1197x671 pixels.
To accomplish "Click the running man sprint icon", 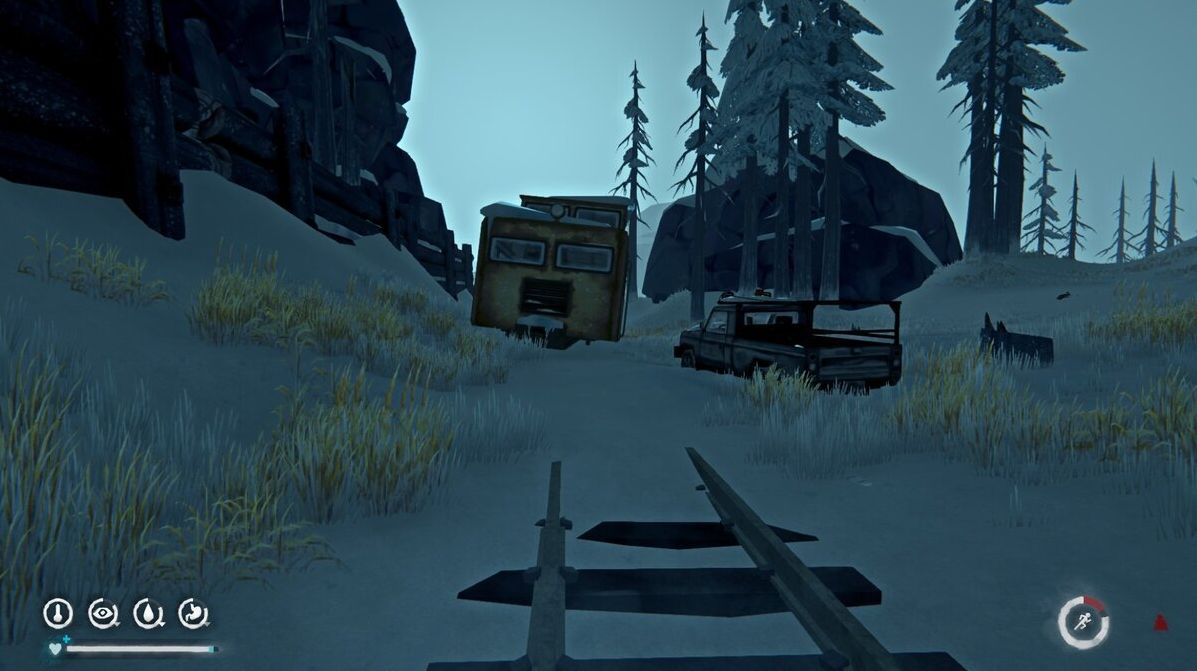I will point(1083,622).
